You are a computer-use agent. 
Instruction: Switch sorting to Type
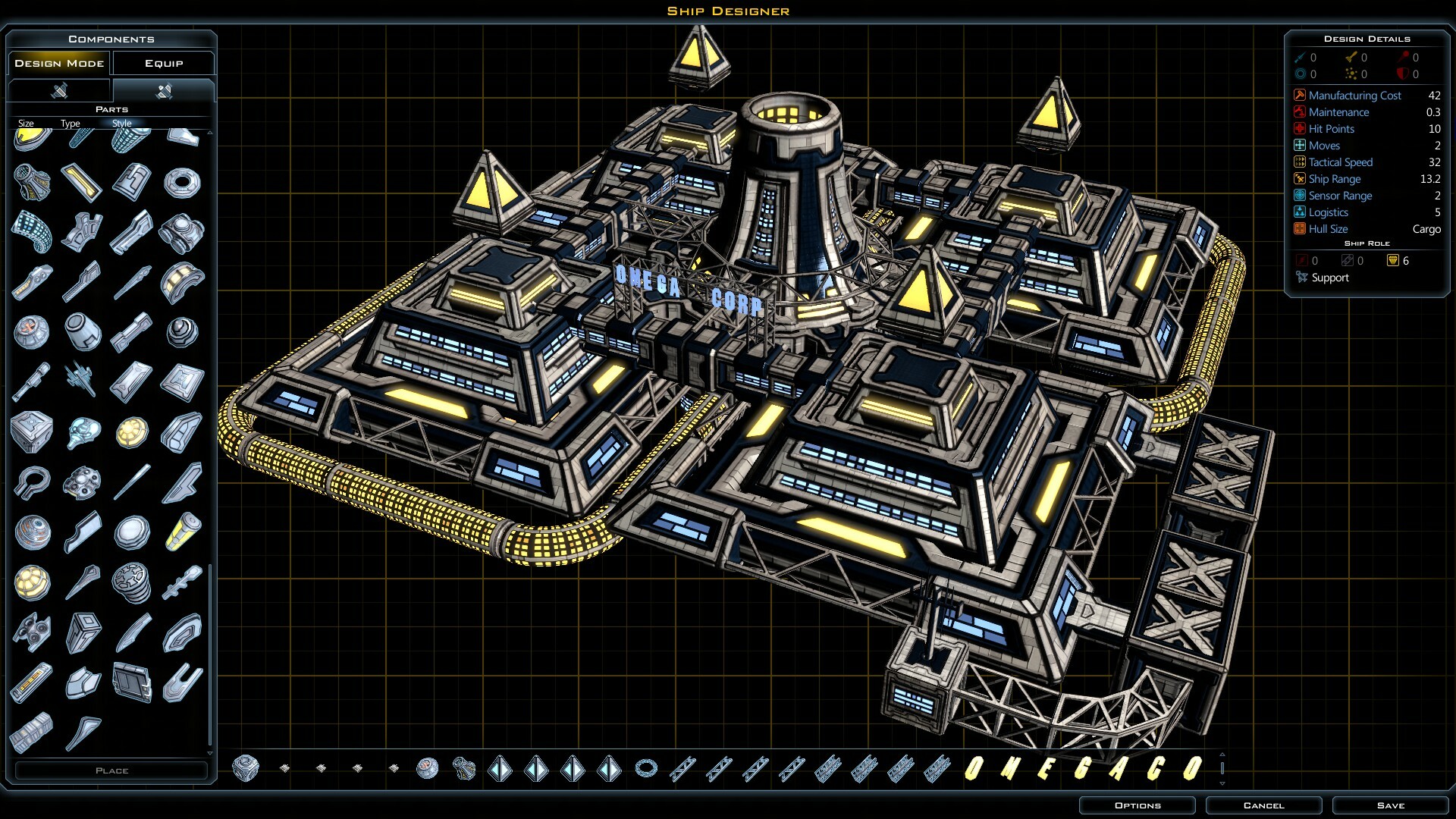pos(70,123)
